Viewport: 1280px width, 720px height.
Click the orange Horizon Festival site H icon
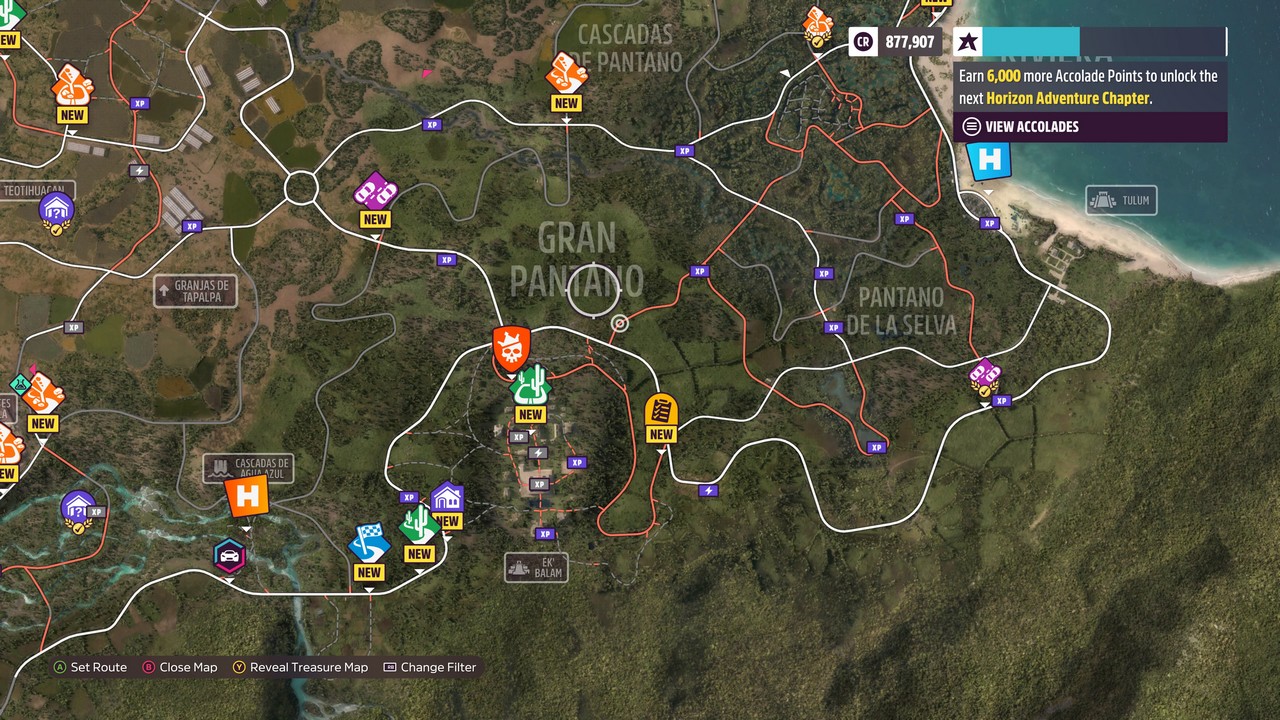248,495
